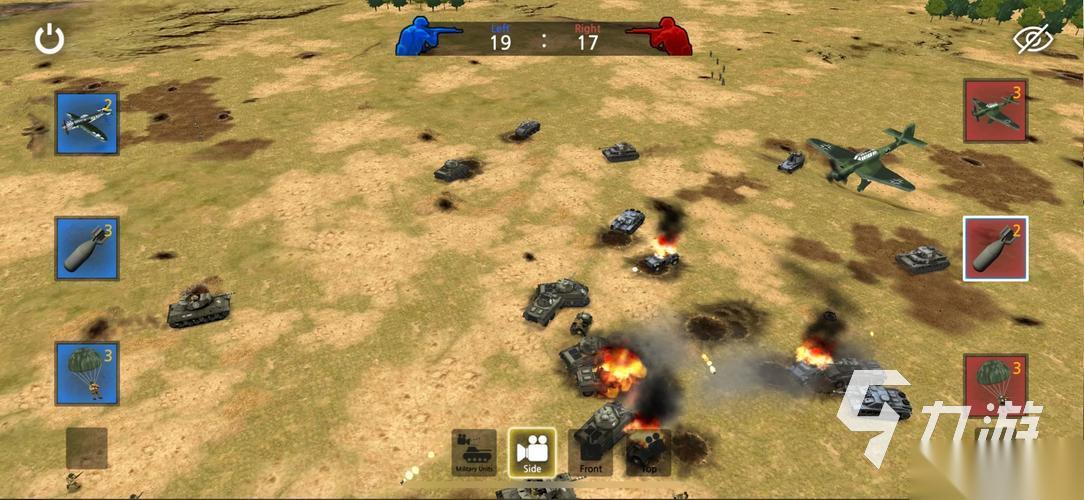Select the red team's bomb ability
The image size is (1084, 500).
[x=995, y=248]
